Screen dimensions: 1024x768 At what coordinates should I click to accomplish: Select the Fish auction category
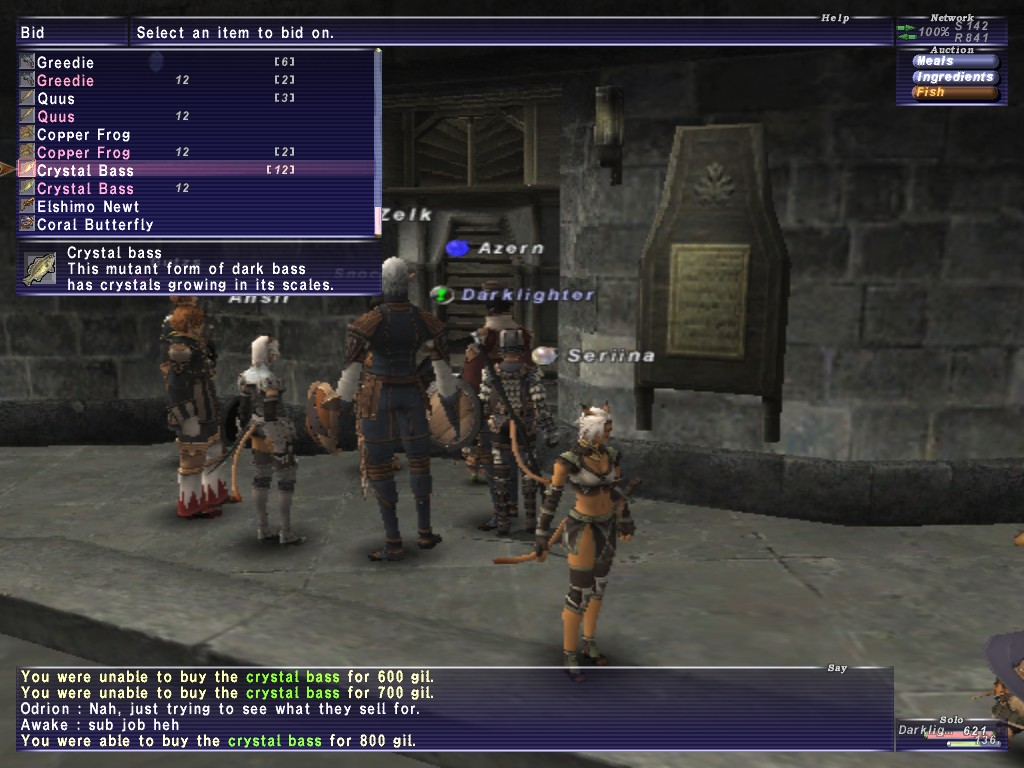953,93
